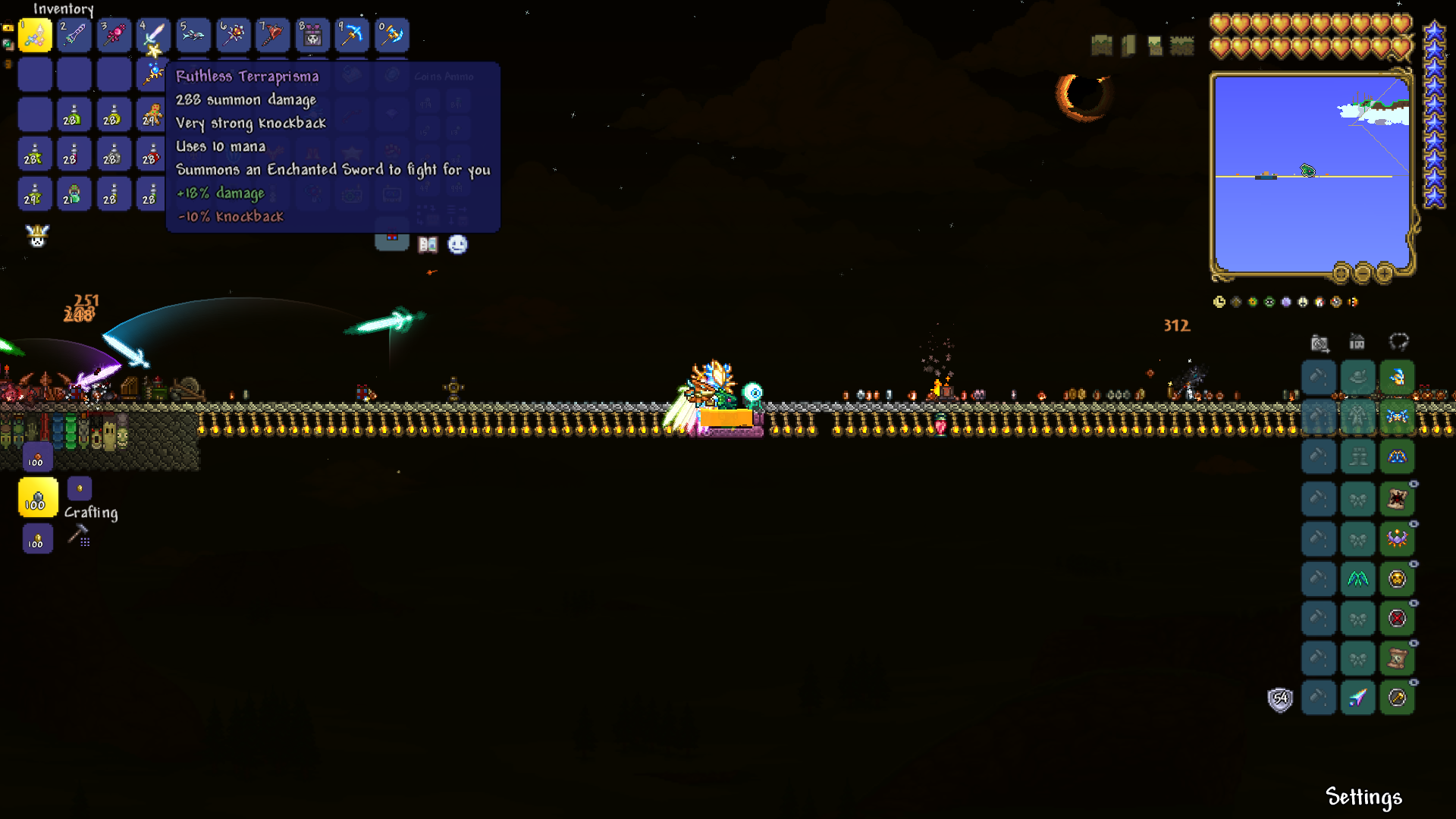
Task: Click the loadout camera icon above equipment slots
Action: tap(1319, 343)
